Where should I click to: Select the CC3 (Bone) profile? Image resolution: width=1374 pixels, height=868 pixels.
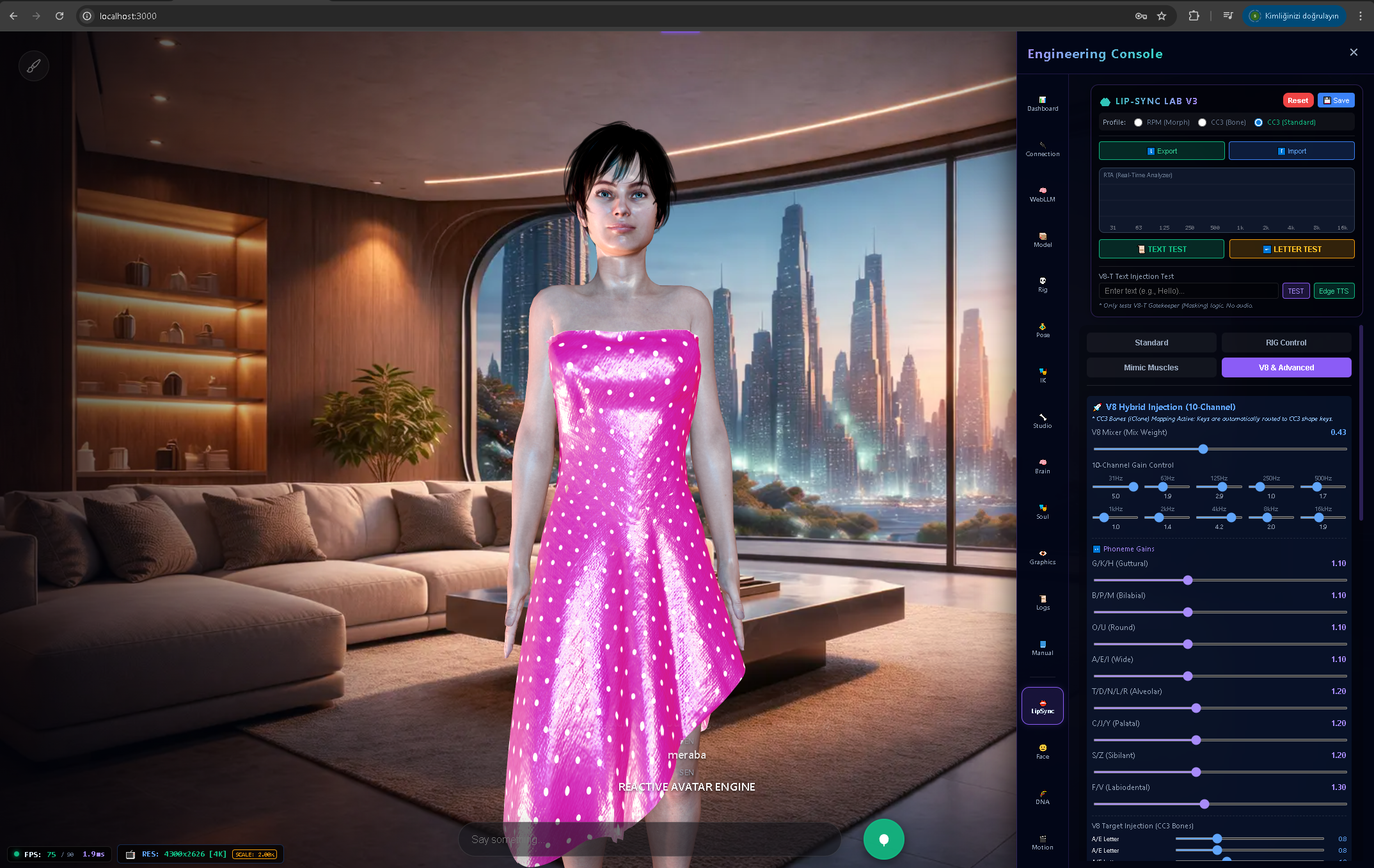1203,122
